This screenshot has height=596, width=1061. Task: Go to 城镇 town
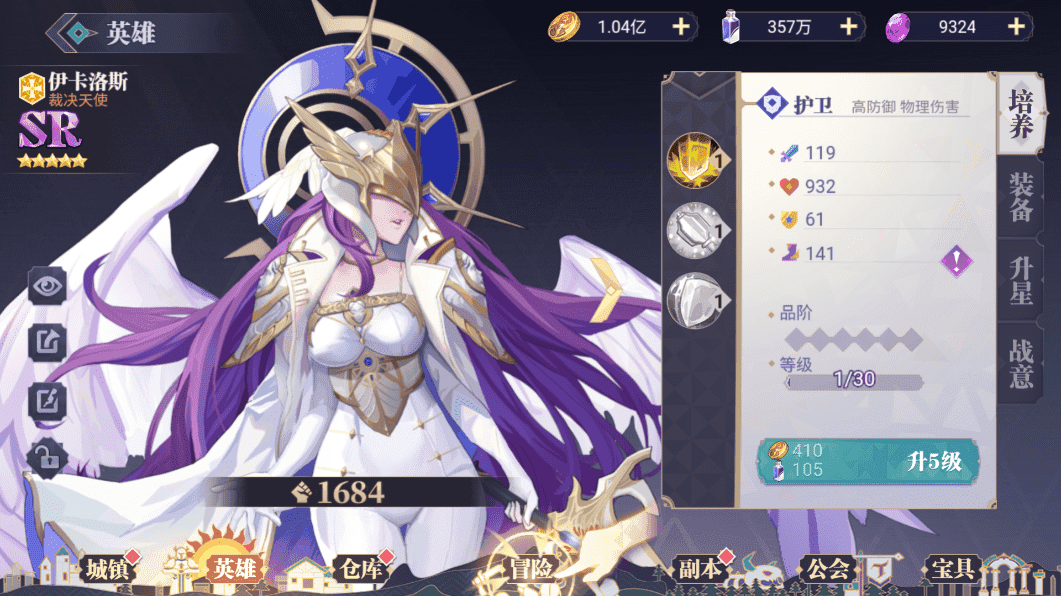107,569
